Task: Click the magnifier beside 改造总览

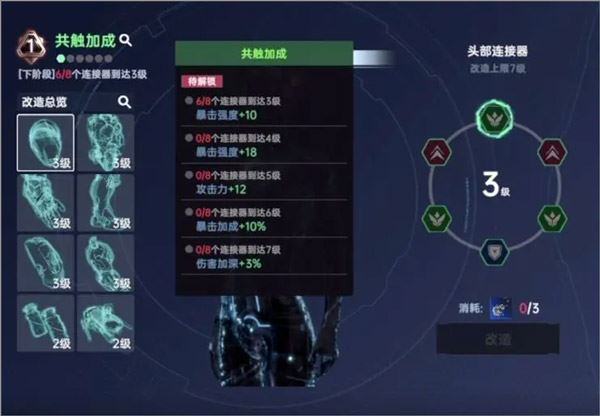Action: pyautogui.click(x=124, y=102)
